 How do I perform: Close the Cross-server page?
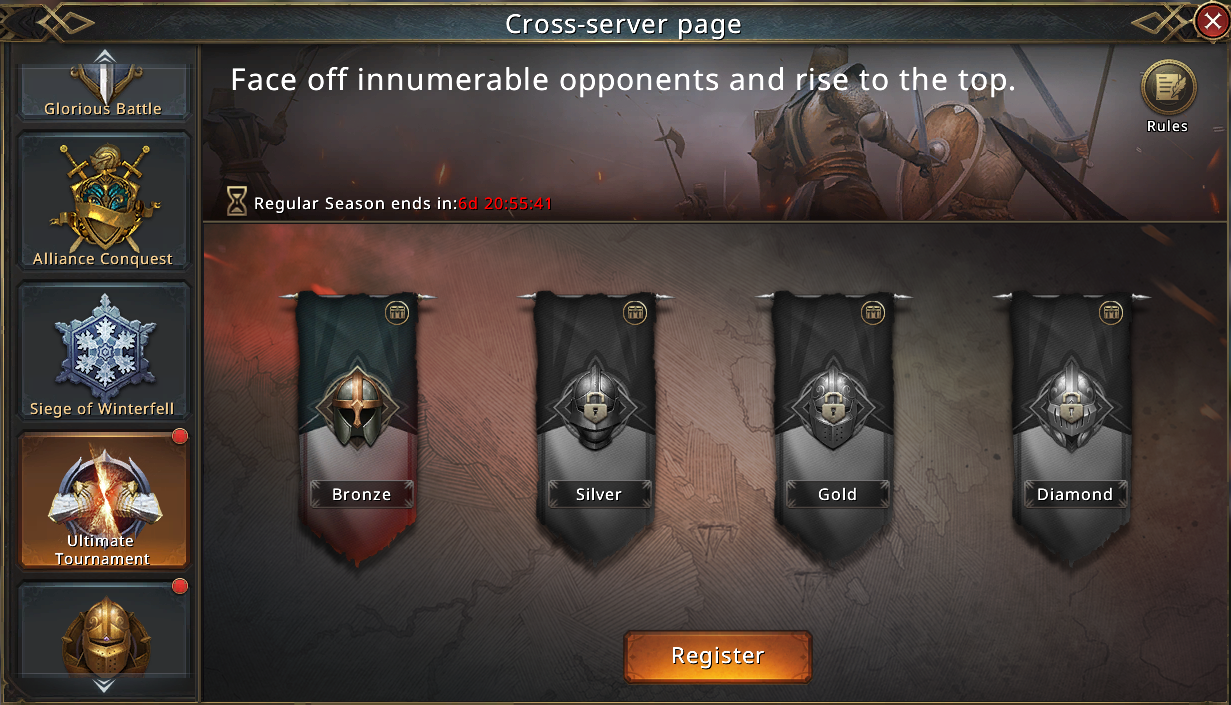[1212, 22]
